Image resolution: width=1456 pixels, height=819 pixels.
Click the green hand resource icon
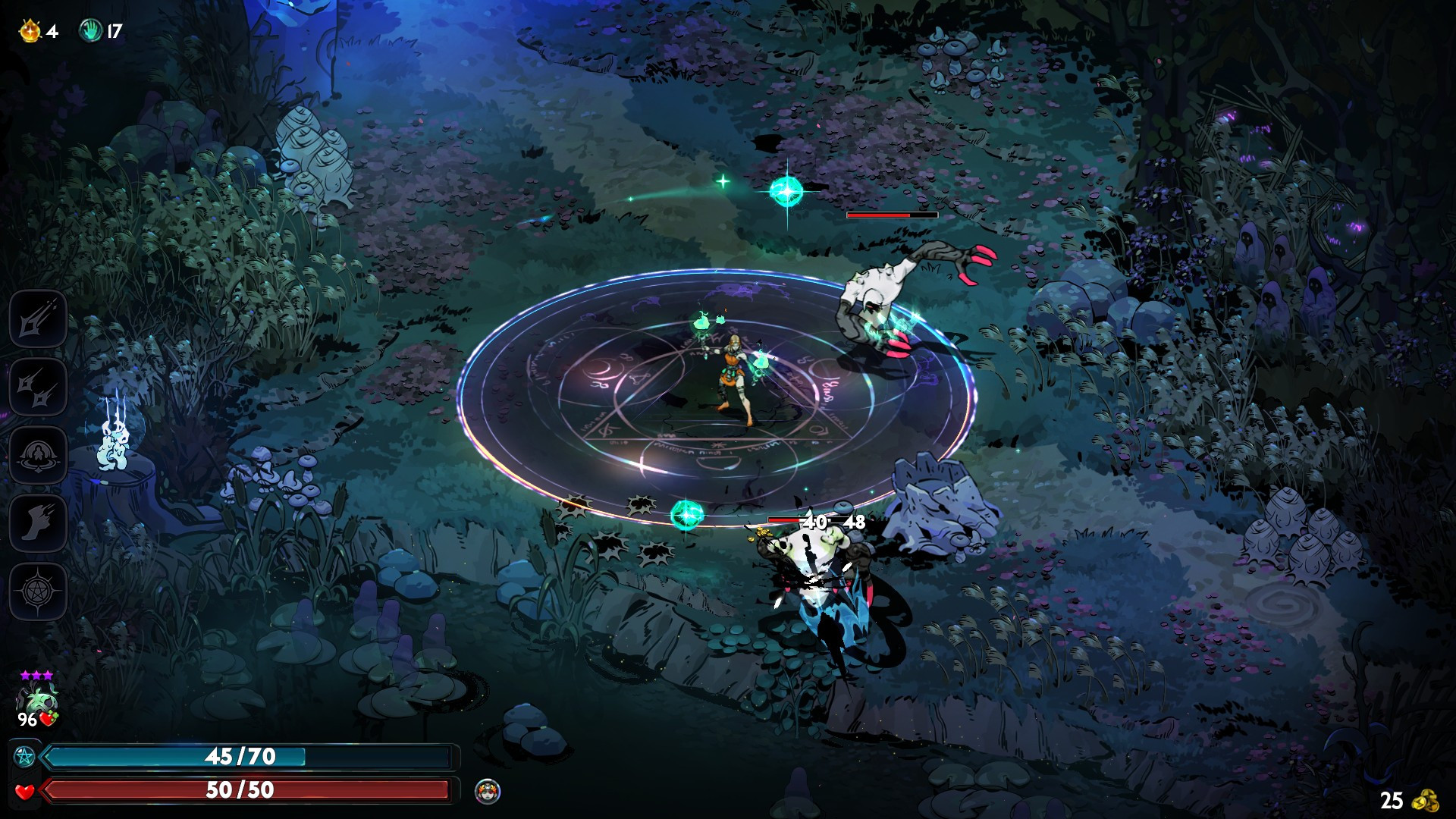[x=91, y=31]
